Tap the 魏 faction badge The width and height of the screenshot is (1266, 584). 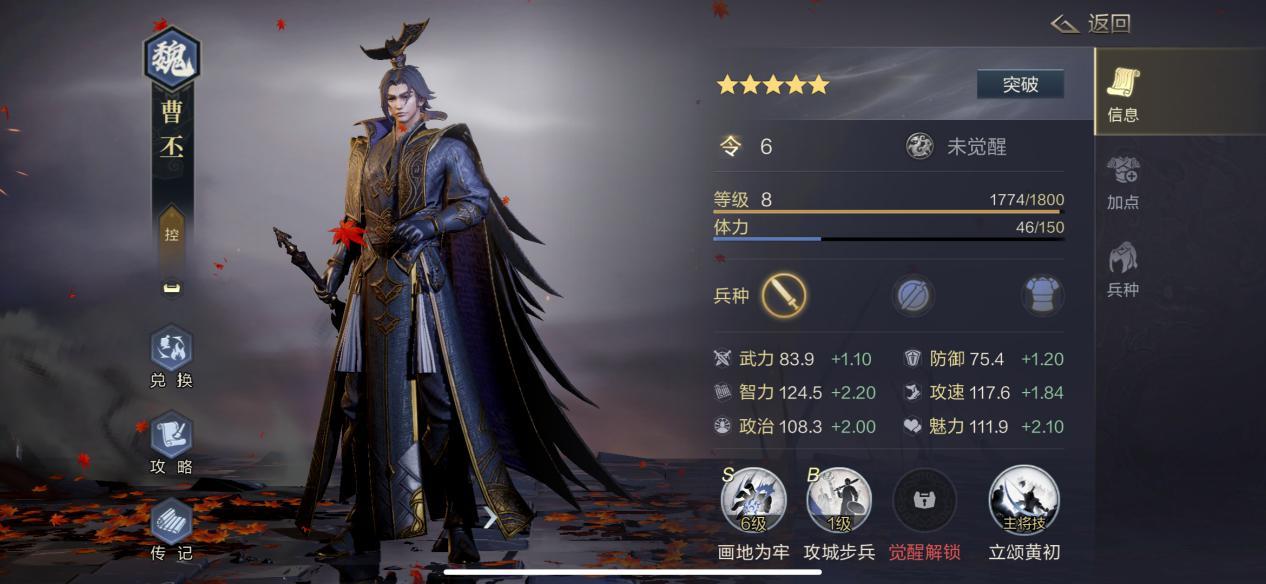[x=172, y=59]
